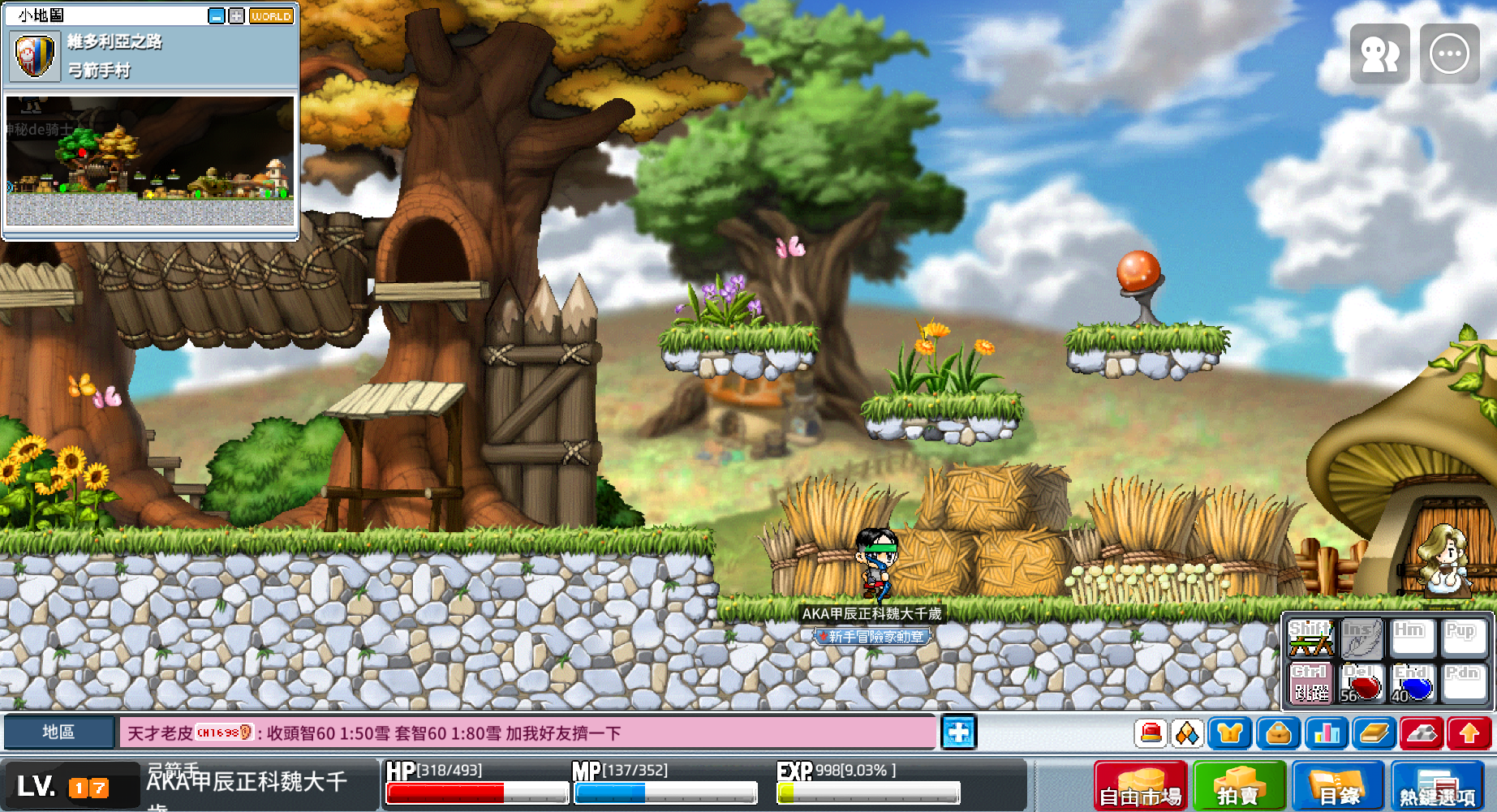The image size is (1497, 812).
Task: Open the skill book icon
Action: coord(1374,733)
